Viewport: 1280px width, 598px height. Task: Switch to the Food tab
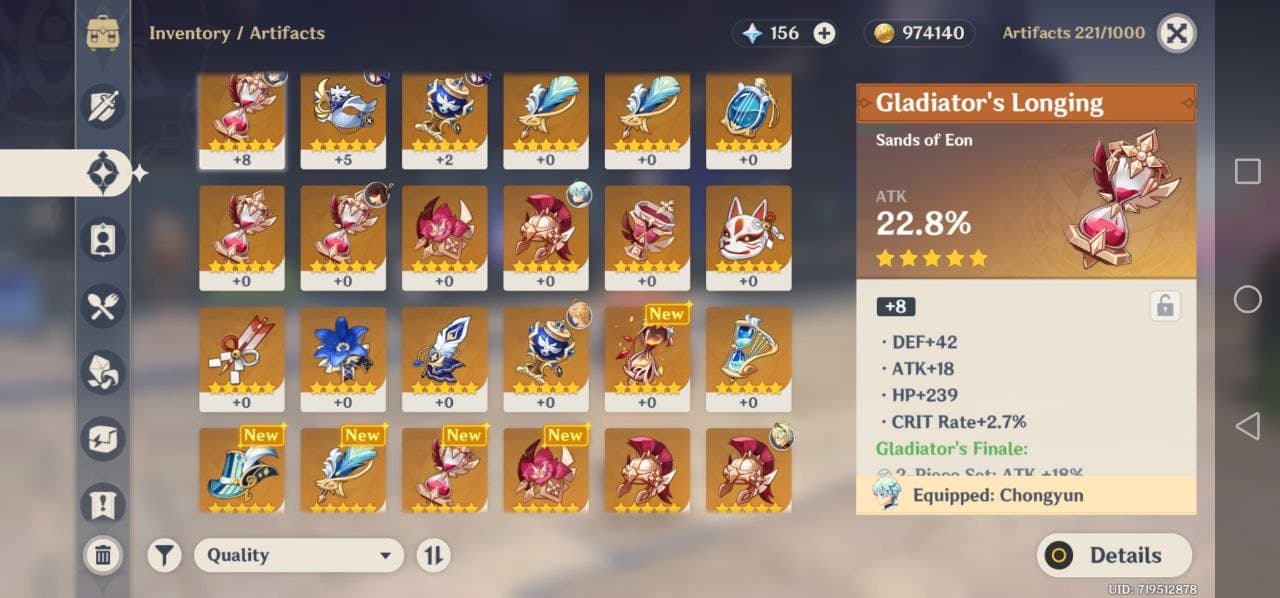102,306
